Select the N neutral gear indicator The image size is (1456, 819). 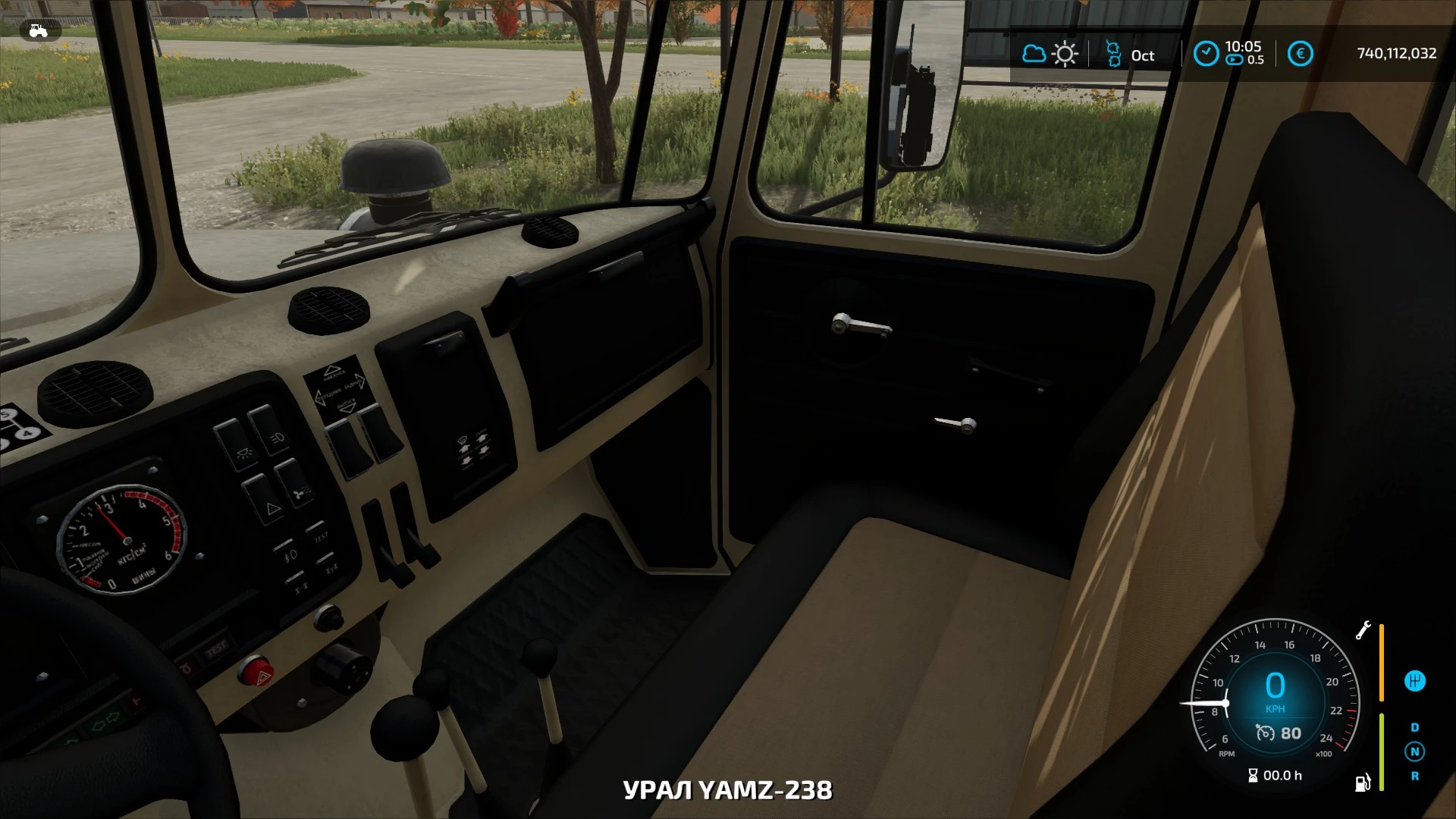click(1414, 752)
